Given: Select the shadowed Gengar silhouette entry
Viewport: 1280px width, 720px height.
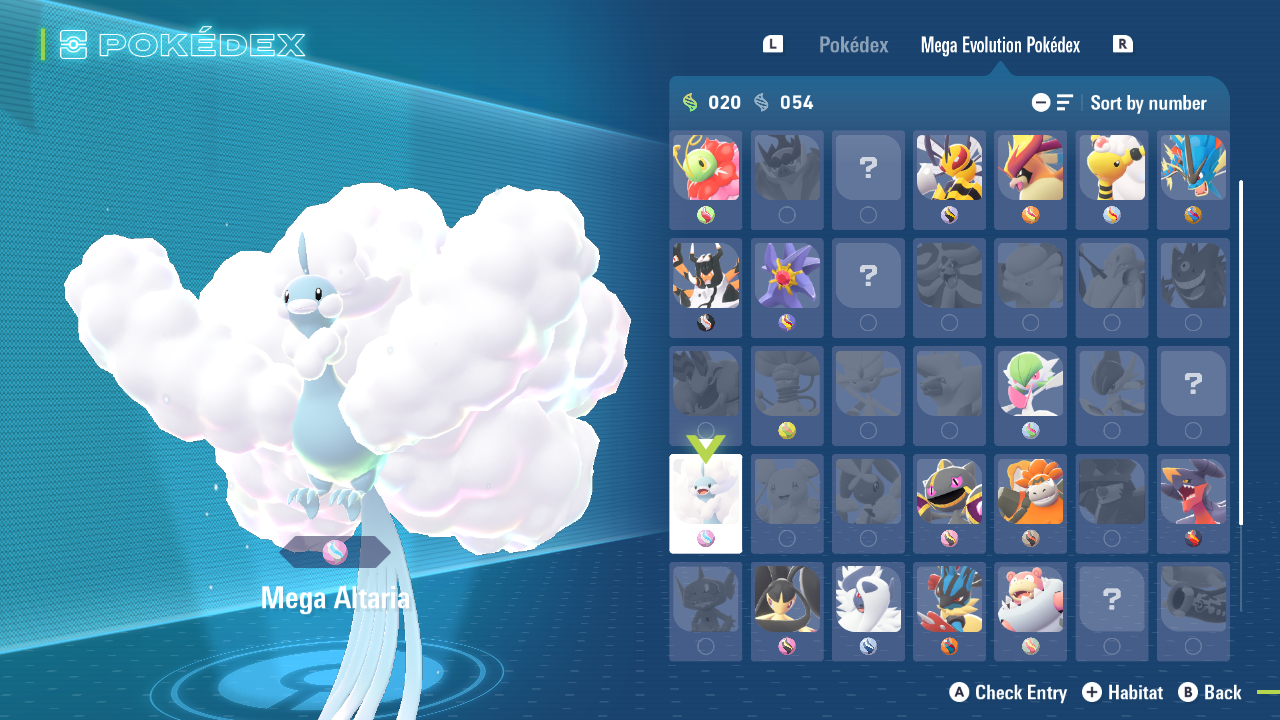Looking at the screenshot, I should [1193, 276].
